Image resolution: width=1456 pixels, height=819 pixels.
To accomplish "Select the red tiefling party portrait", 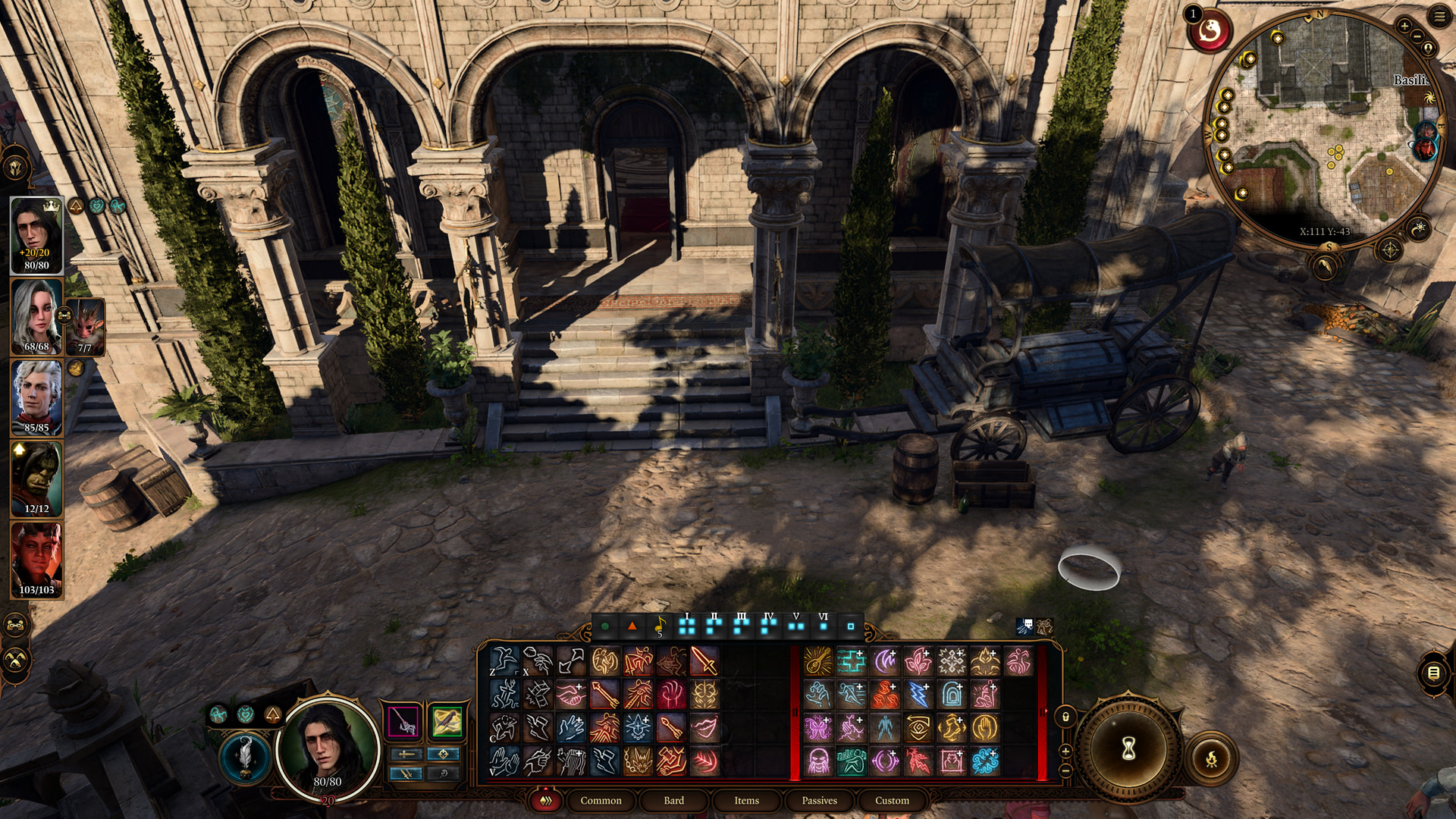I will click(36, 560).
